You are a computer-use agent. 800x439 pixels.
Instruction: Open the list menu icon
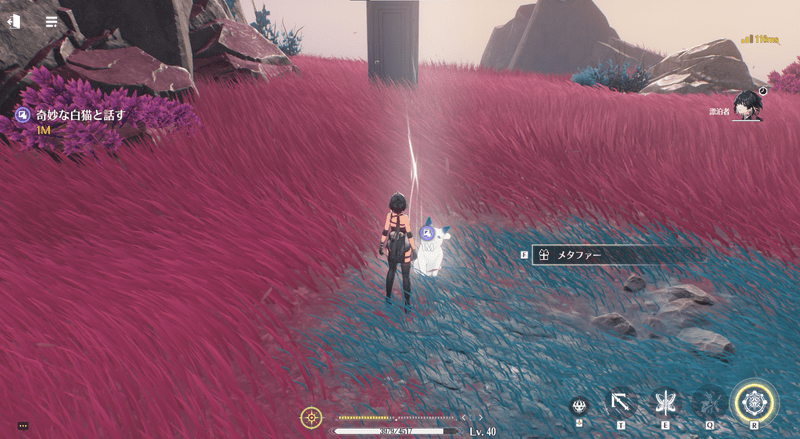coord(51,21)
